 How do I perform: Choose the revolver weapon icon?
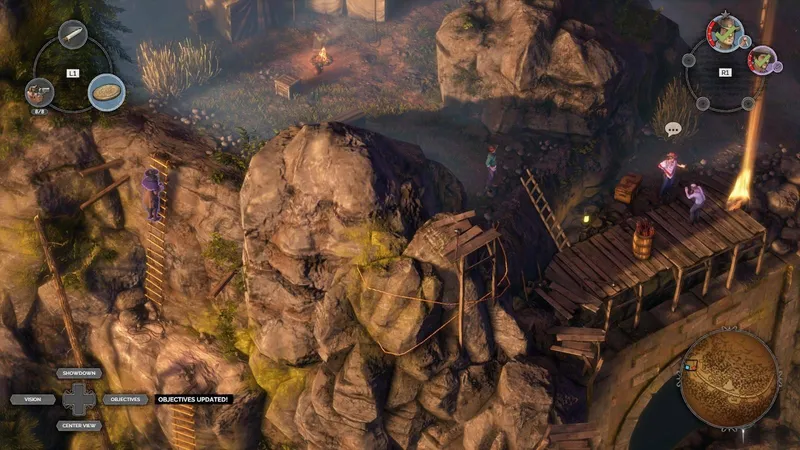pyautogui.click(x=39, y=91)
